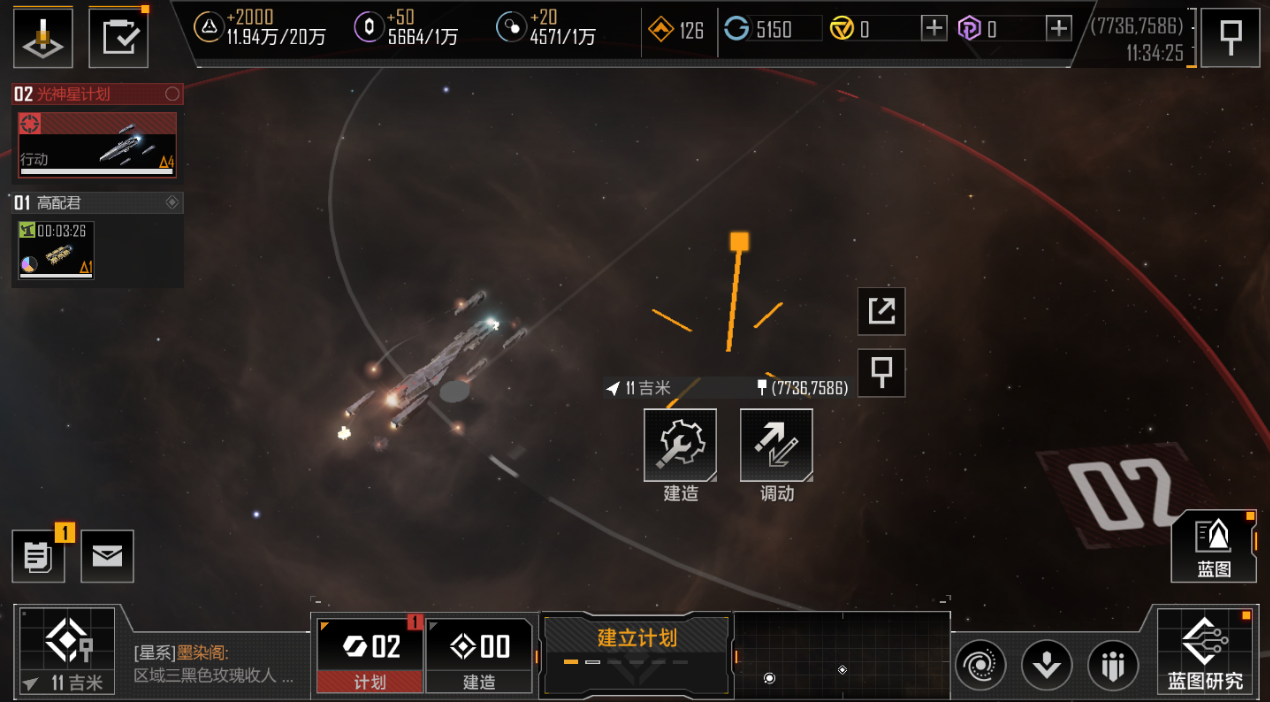Select the 调动 move action

[776, 445]
